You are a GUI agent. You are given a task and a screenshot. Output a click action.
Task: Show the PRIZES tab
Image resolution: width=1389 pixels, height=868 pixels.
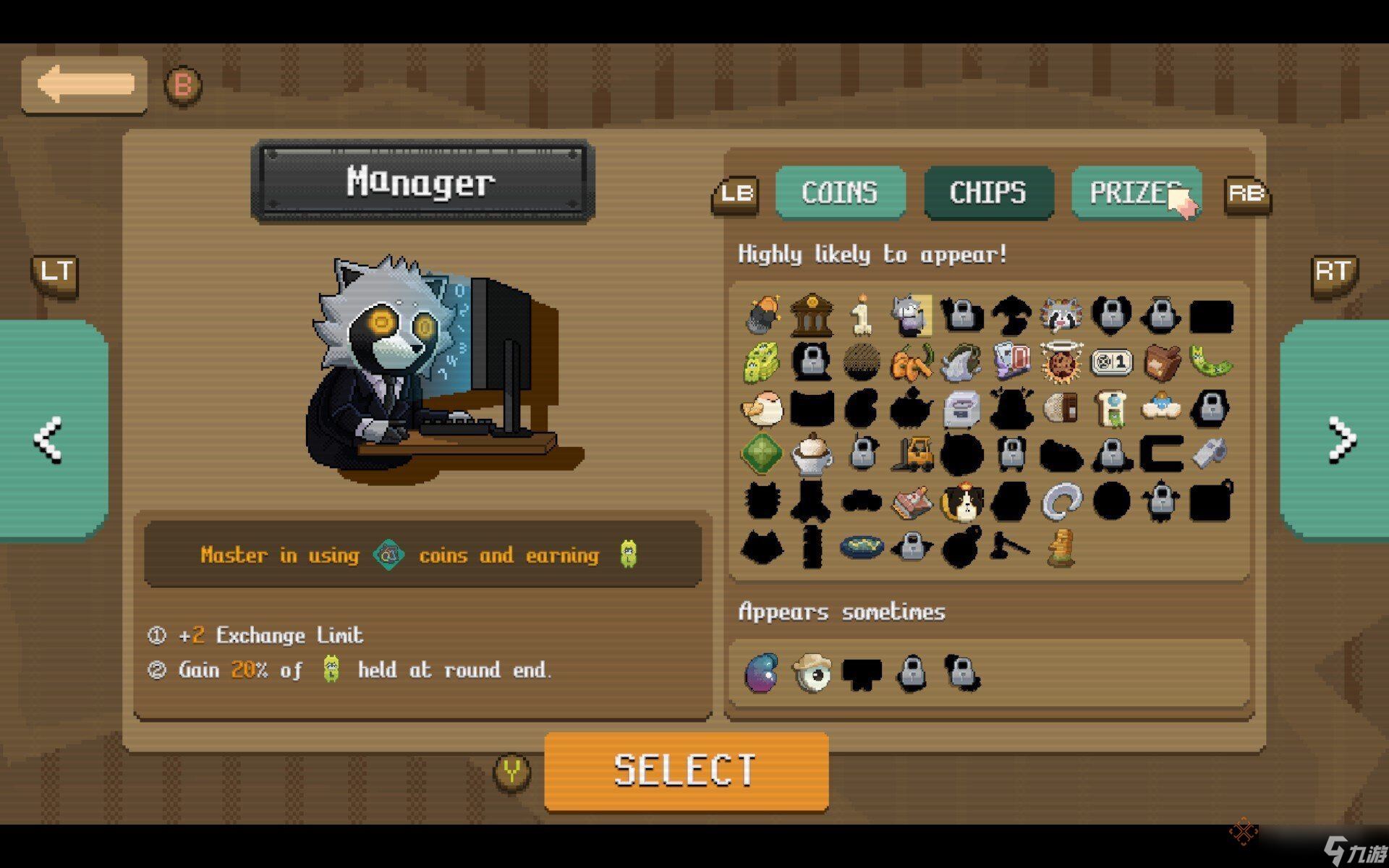coord(1136,192)
